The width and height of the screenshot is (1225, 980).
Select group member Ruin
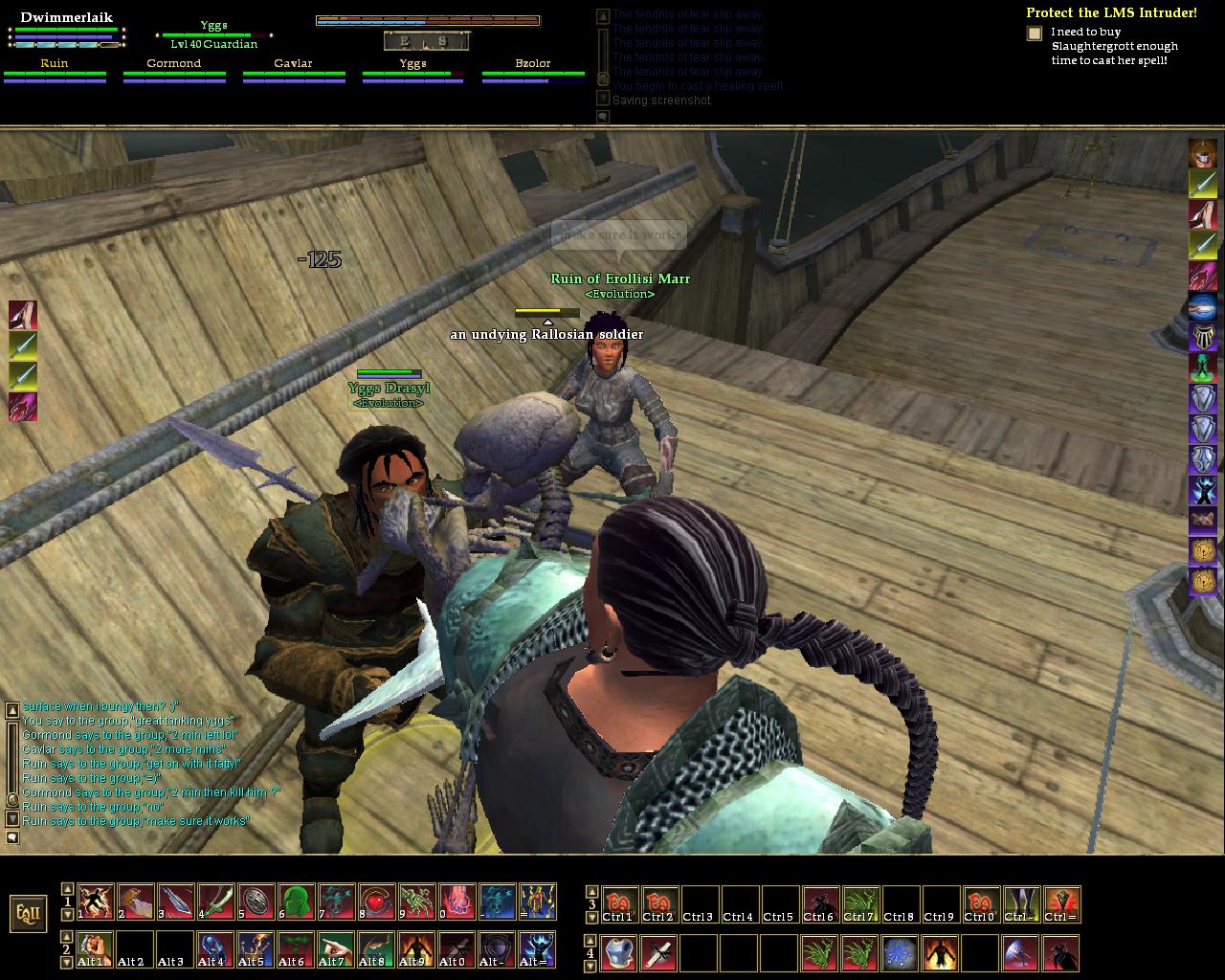pyautogui.click(x=55, y=70)
